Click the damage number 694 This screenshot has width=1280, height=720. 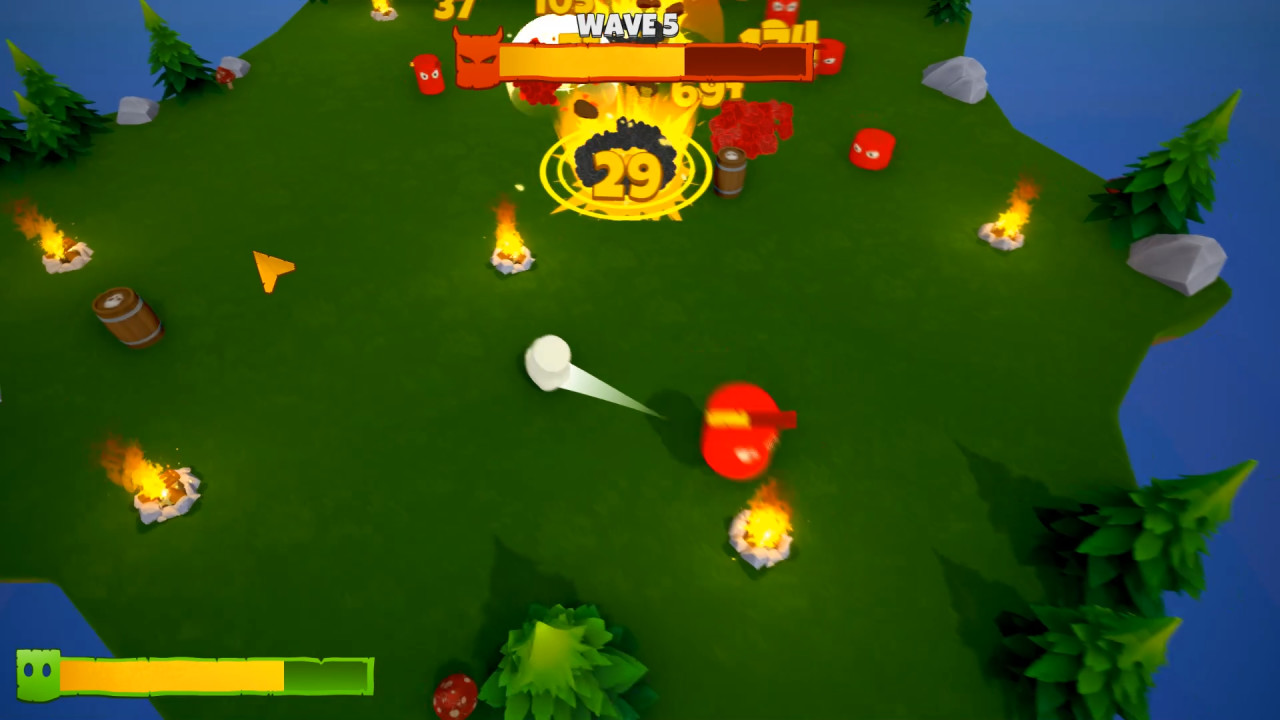(706, 92)
